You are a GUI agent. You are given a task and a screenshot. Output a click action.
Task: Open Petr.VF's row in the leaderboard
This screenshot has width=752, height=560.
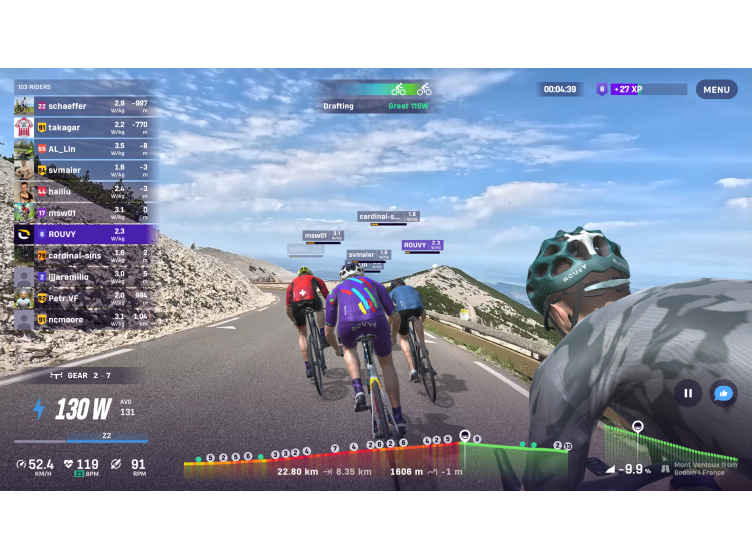85,298
